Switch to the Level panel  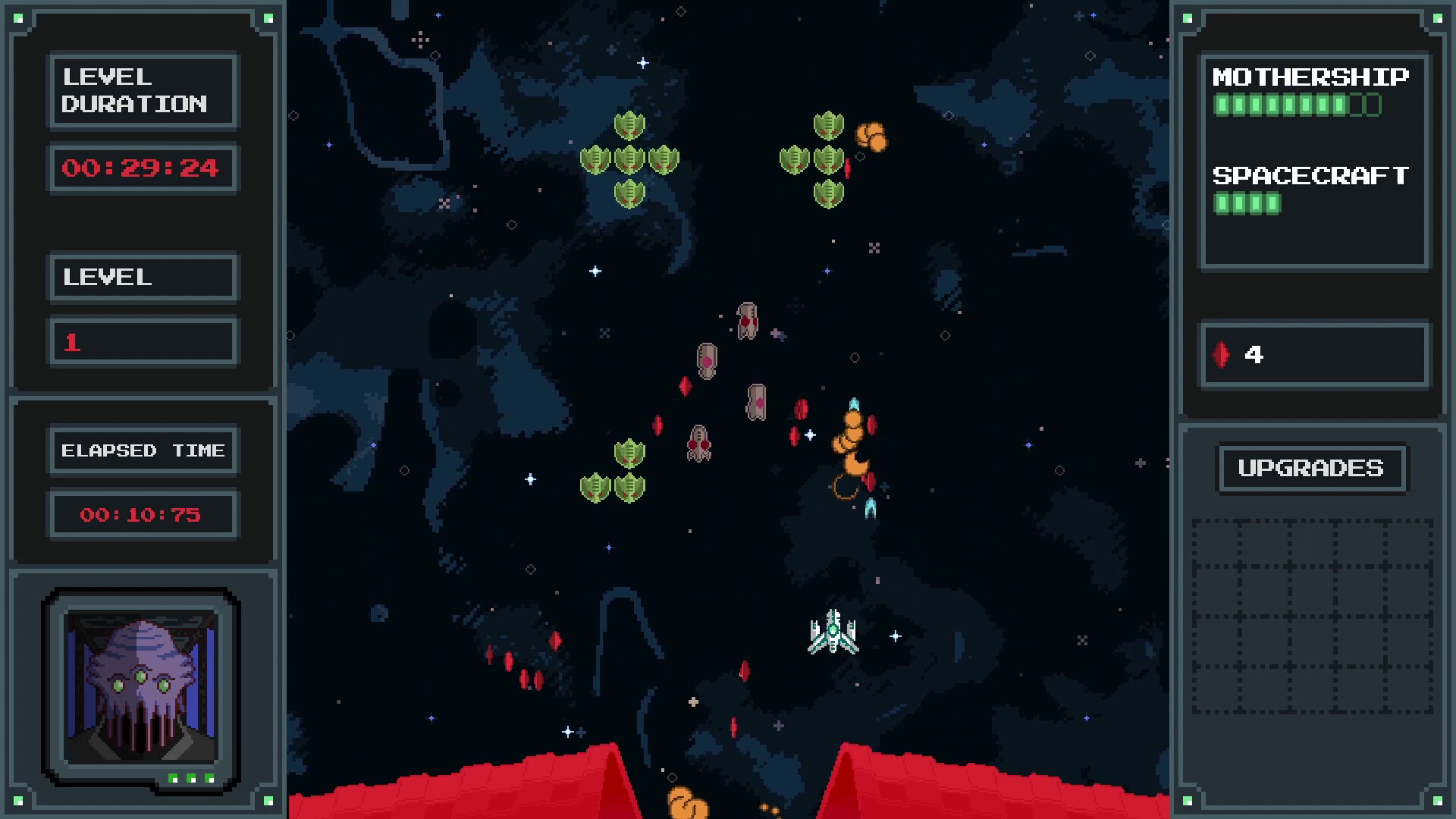[143, 278]
